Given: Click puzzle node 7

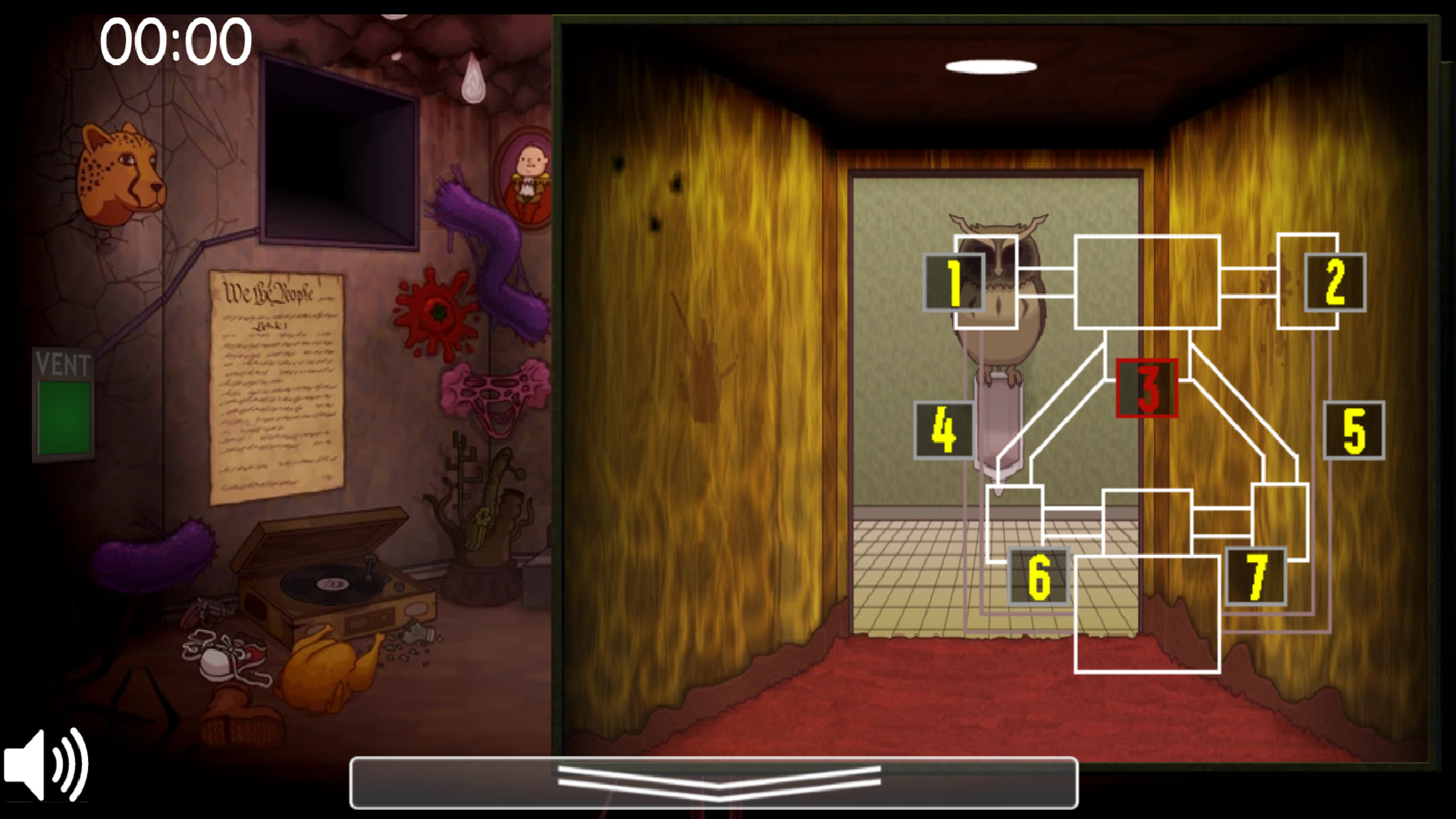Looking at the screenshot, I should click(x=1254, y=578).
